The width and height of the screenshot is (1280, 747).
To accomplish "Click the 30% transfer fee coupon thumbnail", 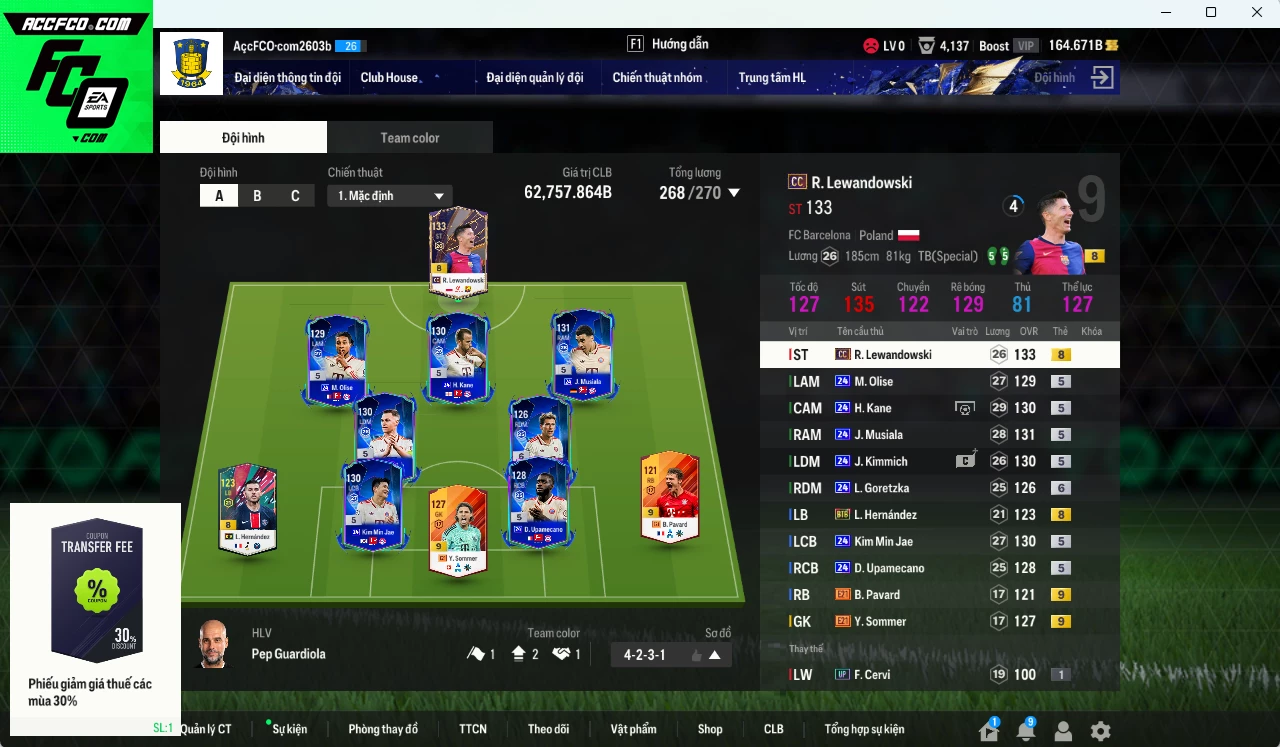I will tap(95, 590).
